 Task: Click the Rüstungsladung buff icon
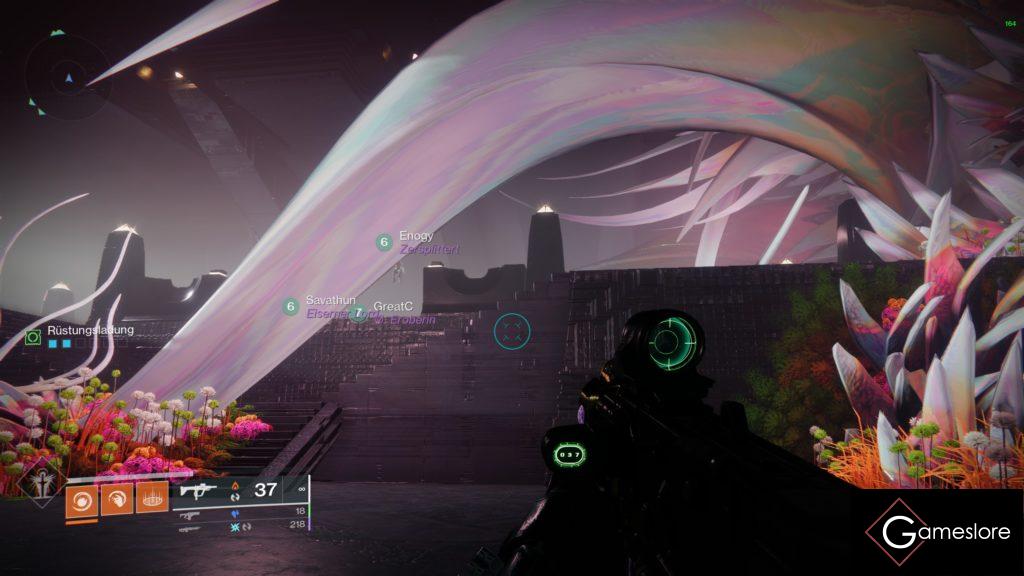coord(33,338)
